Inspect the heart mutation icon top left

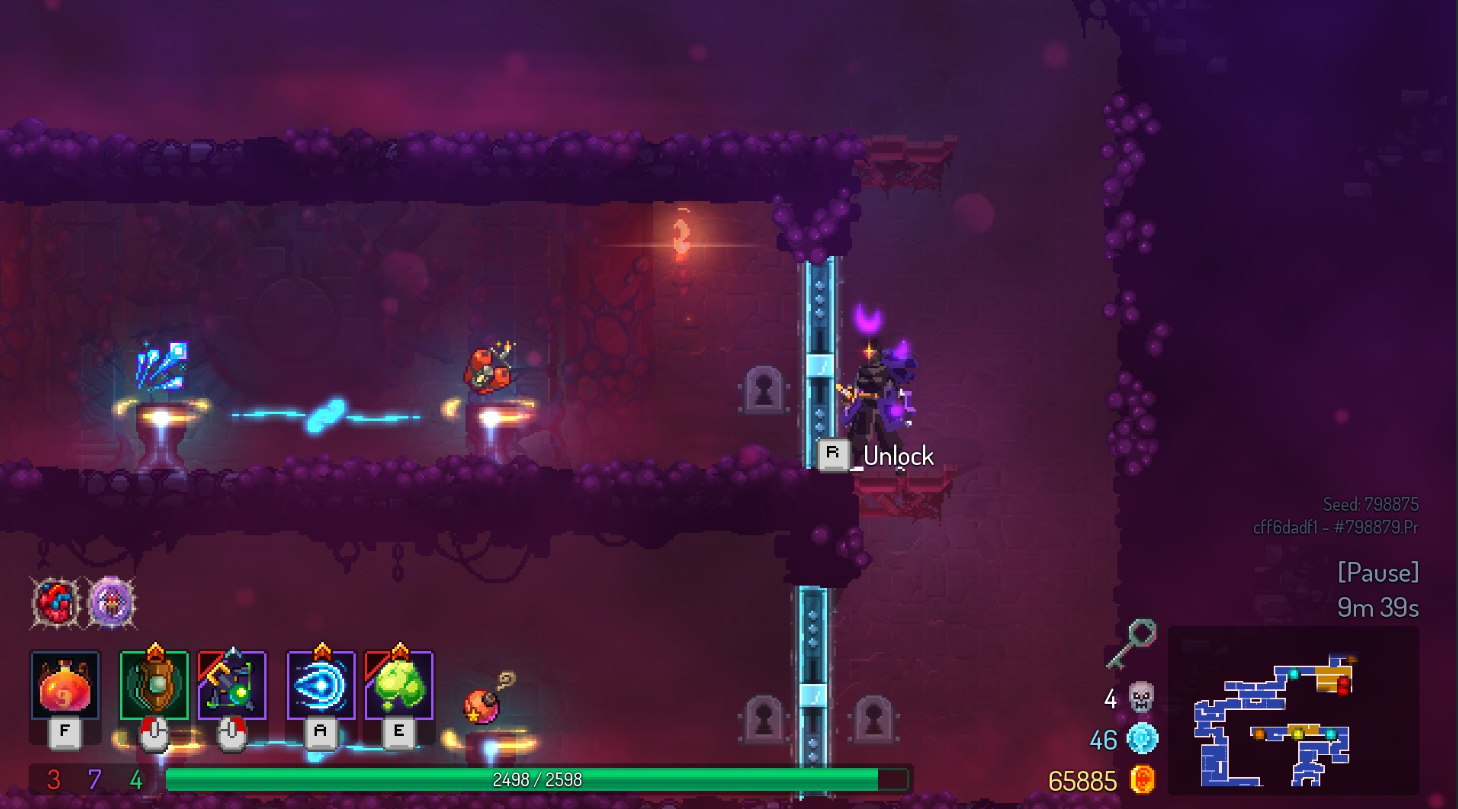tap(54, 602)
